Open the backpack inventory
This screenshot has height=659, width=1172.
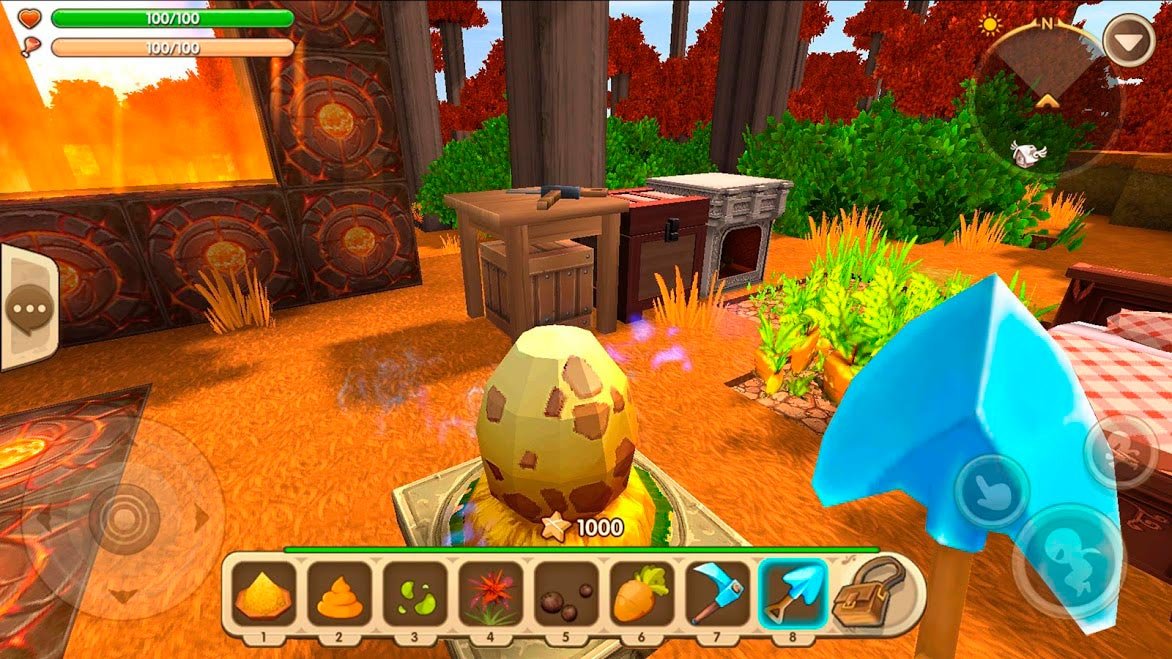[x=868, y=592]
